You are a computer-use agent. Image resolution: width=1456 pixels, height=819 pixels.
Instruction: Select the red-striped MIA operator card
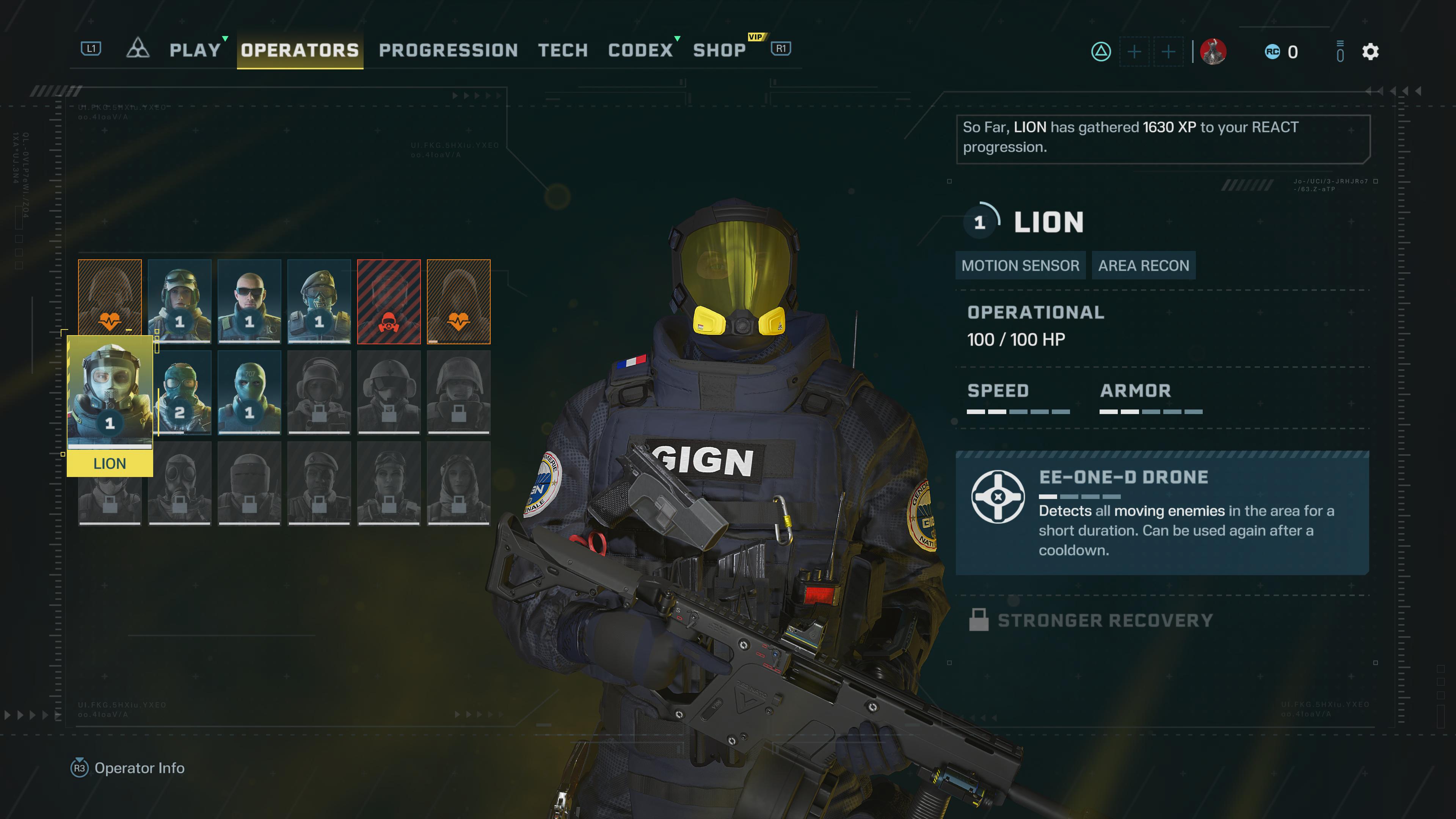(x=389, y=301)
